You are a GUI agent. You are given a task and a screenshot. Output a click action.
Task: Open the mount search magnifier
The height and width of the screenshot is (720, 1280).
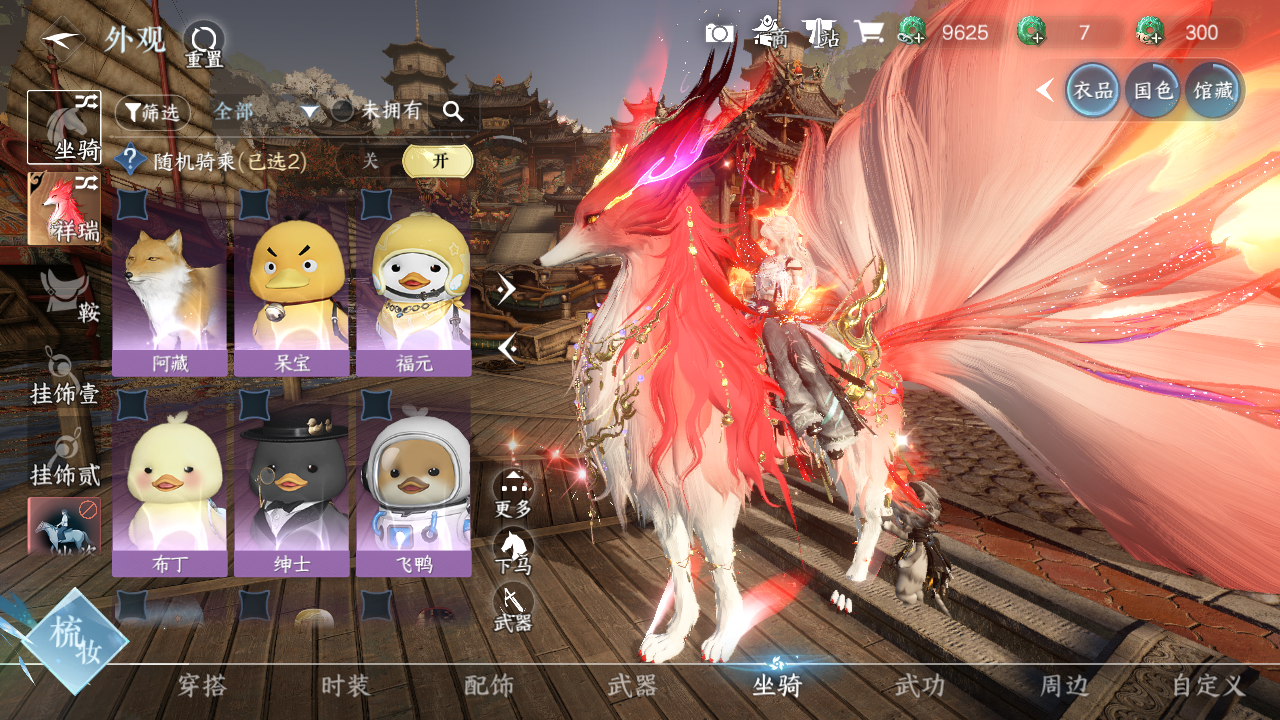pyautogui.click(x=453, y=111)
